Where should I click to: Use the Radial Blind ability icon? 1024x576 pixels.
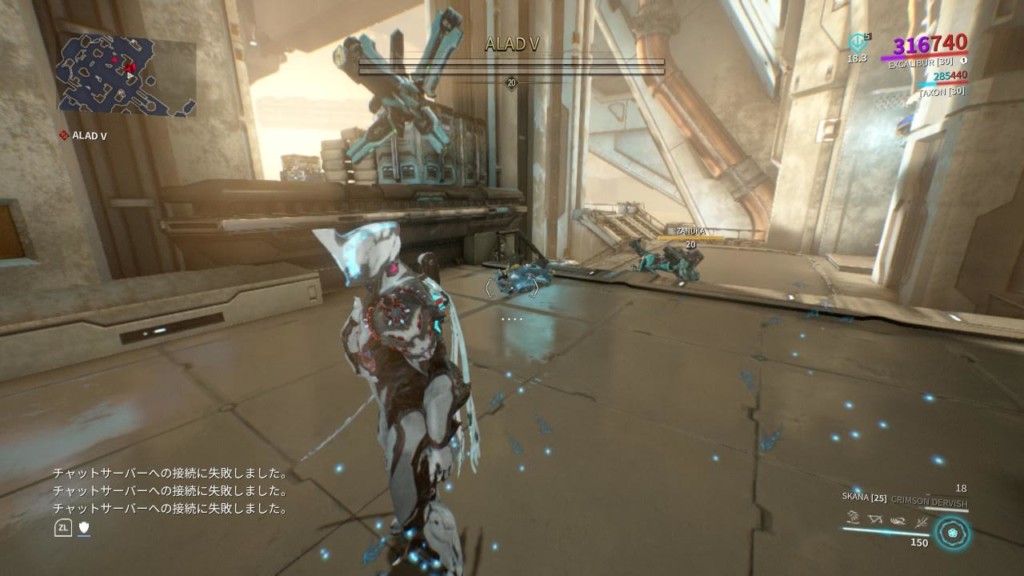click(876, 519)
